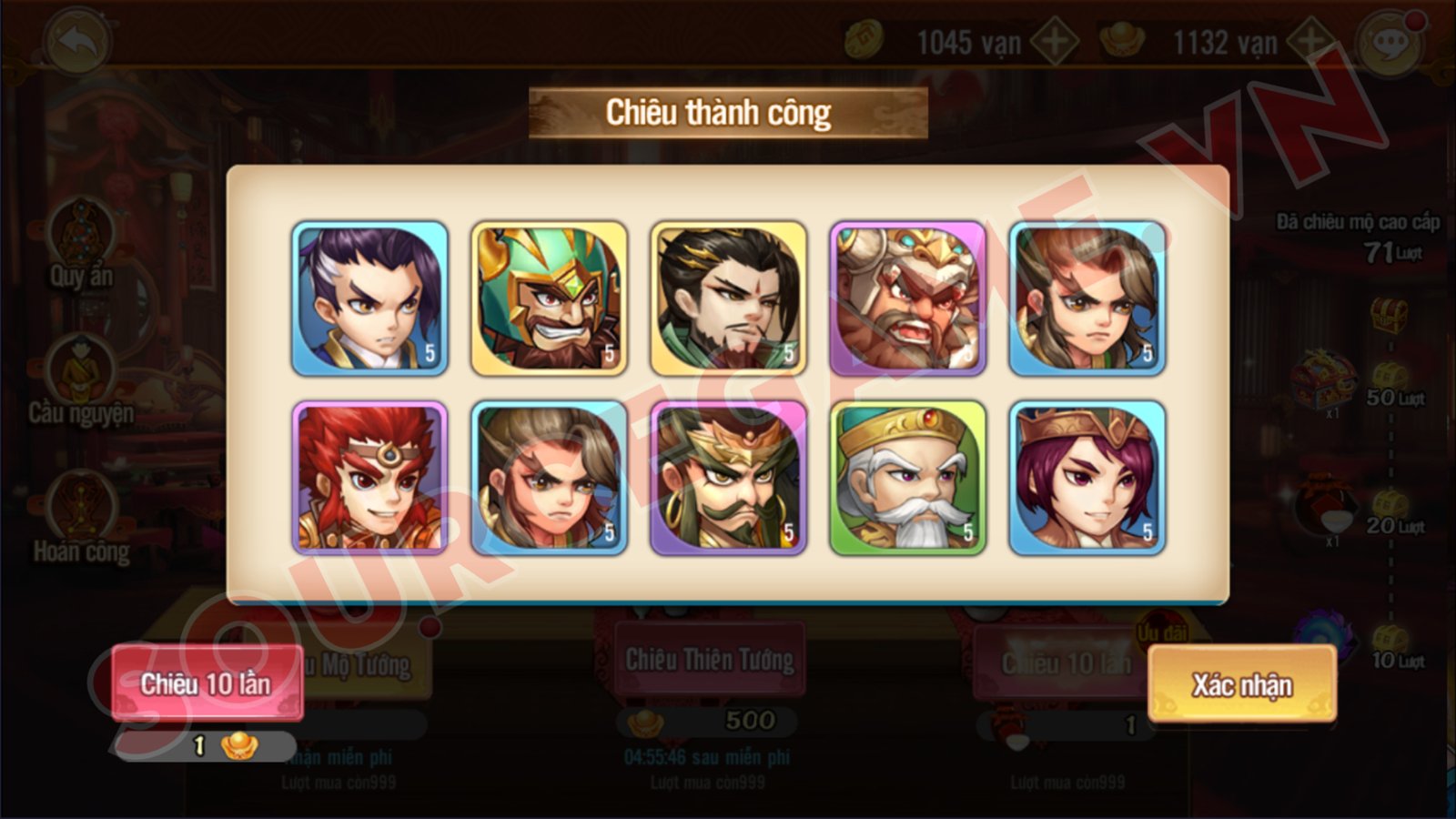Confirm results with the Xác nhận button
Image resolution: width=1456 pixels, height=819 pixels.
pos(1242,684)
